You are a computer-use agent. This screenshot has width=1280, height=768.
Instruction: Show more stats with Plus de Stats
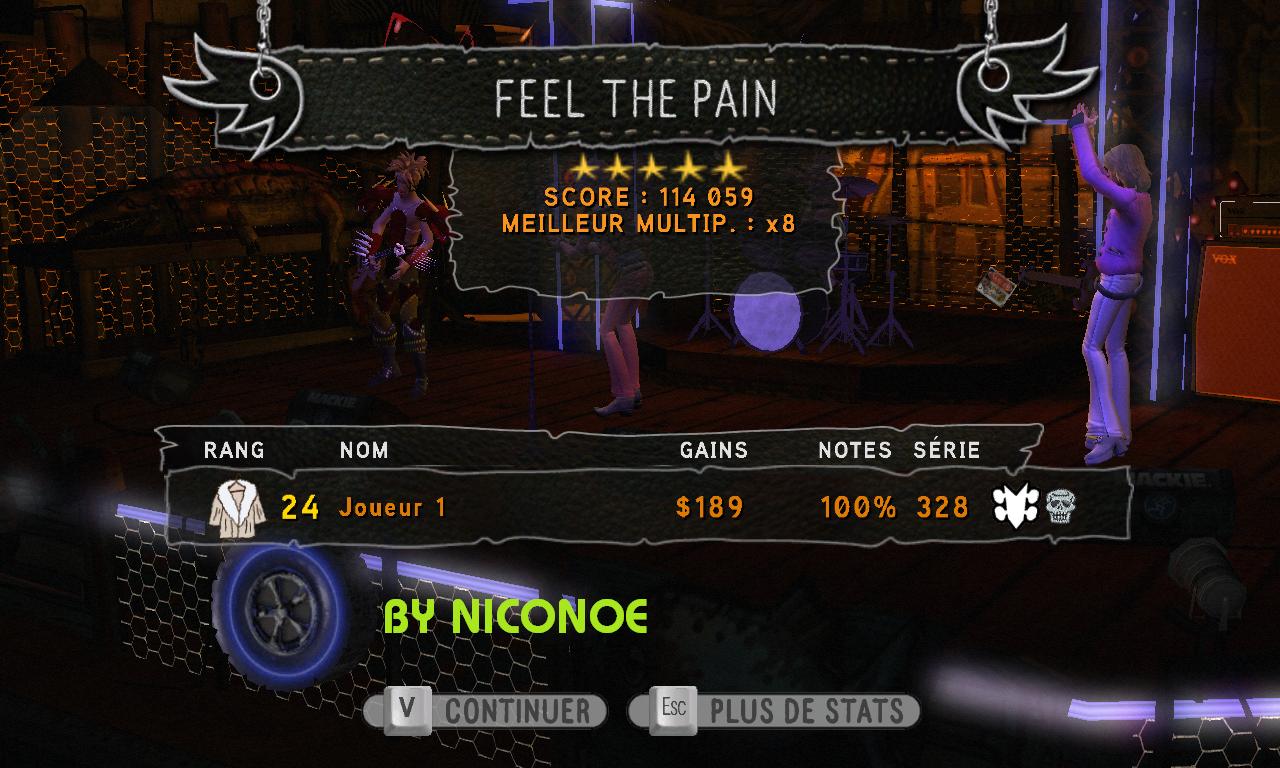point(775,711)
